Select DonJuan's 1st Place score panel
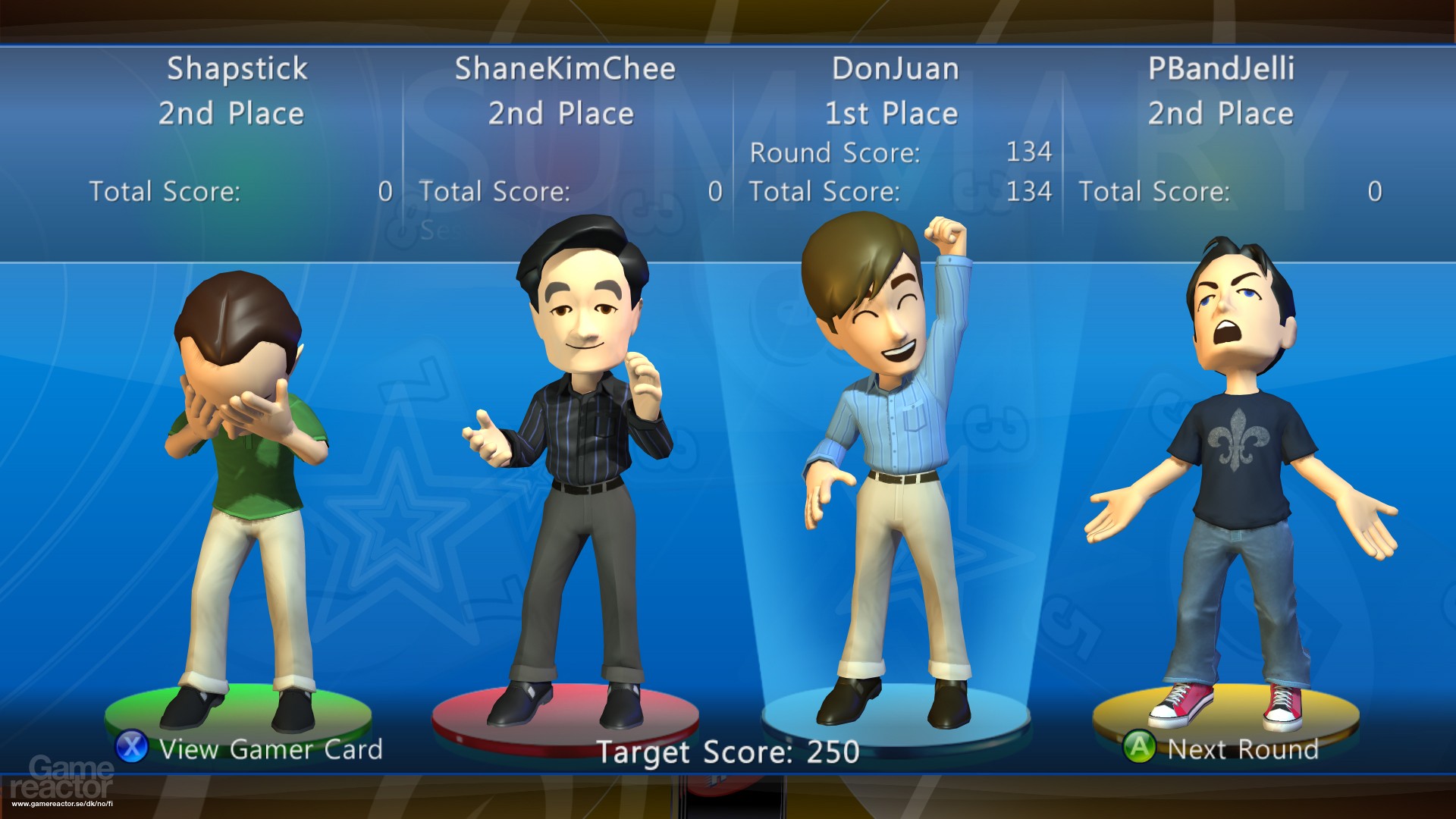Image resolution: width=1456 pixels, height=819 pixels. pyautogui.click(x=896, y=130)
